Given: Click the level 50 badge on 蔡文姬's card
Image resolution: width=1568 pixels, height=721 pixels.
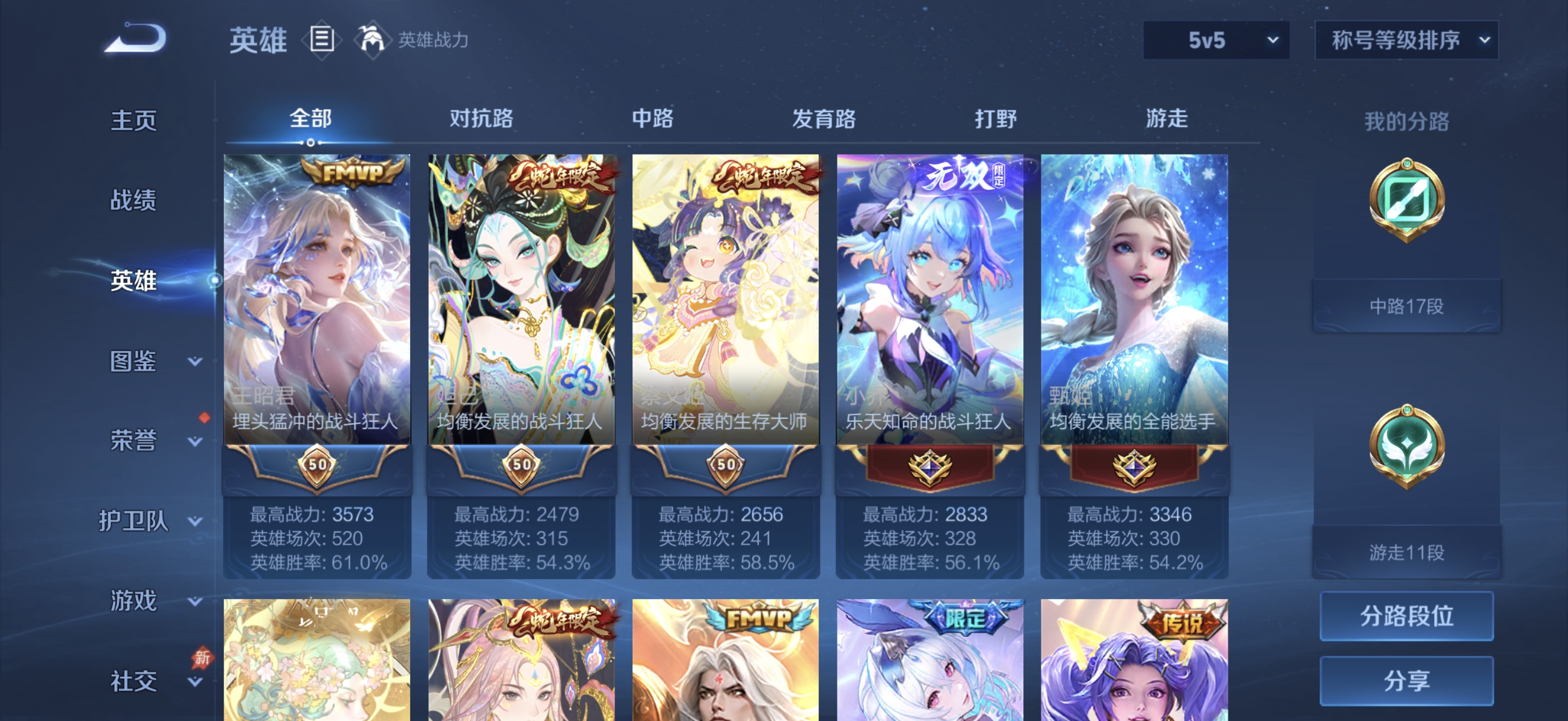Looking at the screenshot, I should pos(726,468).
